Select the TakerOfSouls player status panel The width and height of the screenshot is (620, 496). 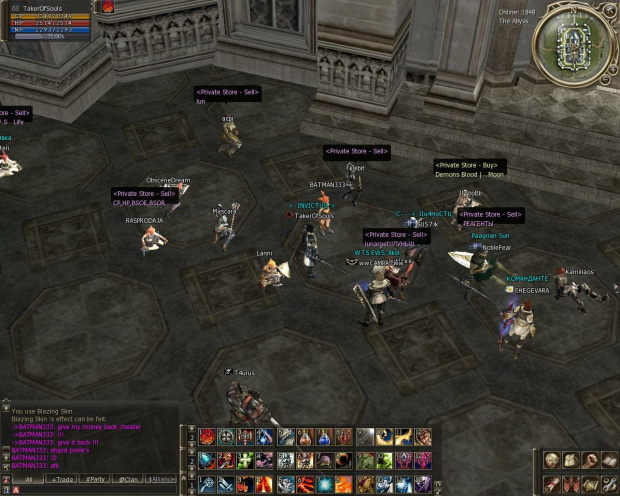48,20
